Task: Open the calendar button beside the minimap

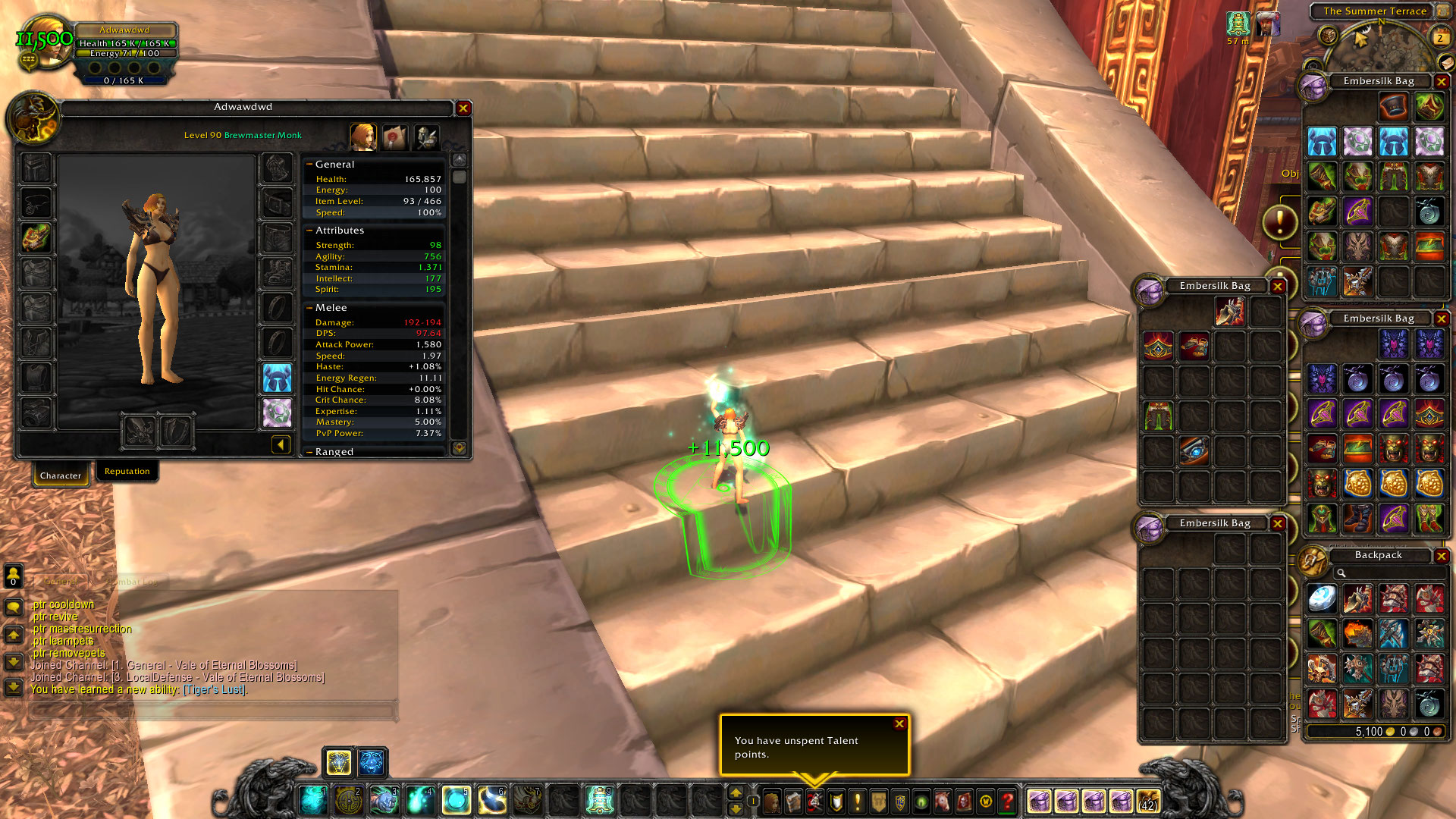Action: [x=1440, y=37]
